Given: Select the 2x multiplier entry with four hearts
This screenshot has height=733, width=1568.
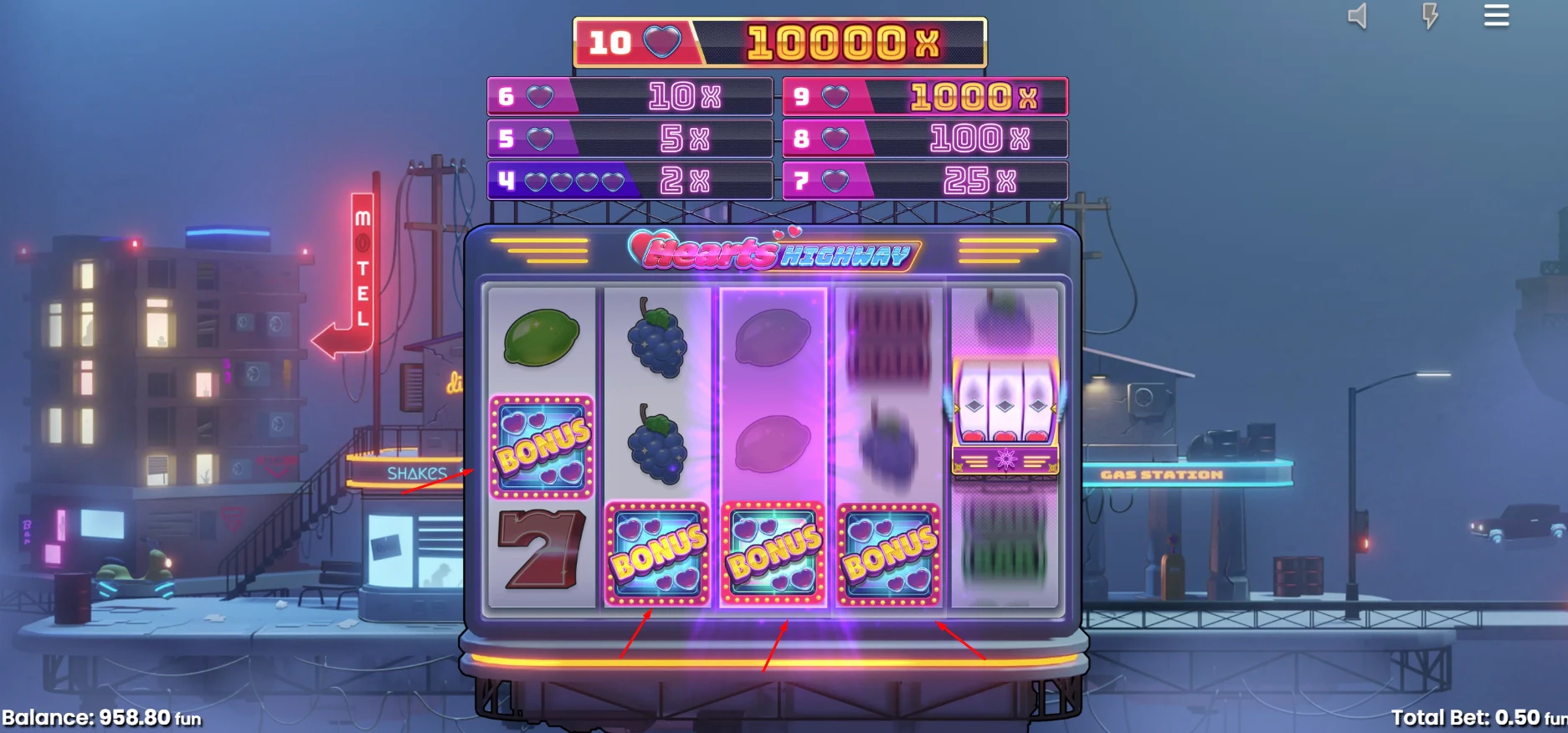Looking at the screenshot, I should click(630, 178).
